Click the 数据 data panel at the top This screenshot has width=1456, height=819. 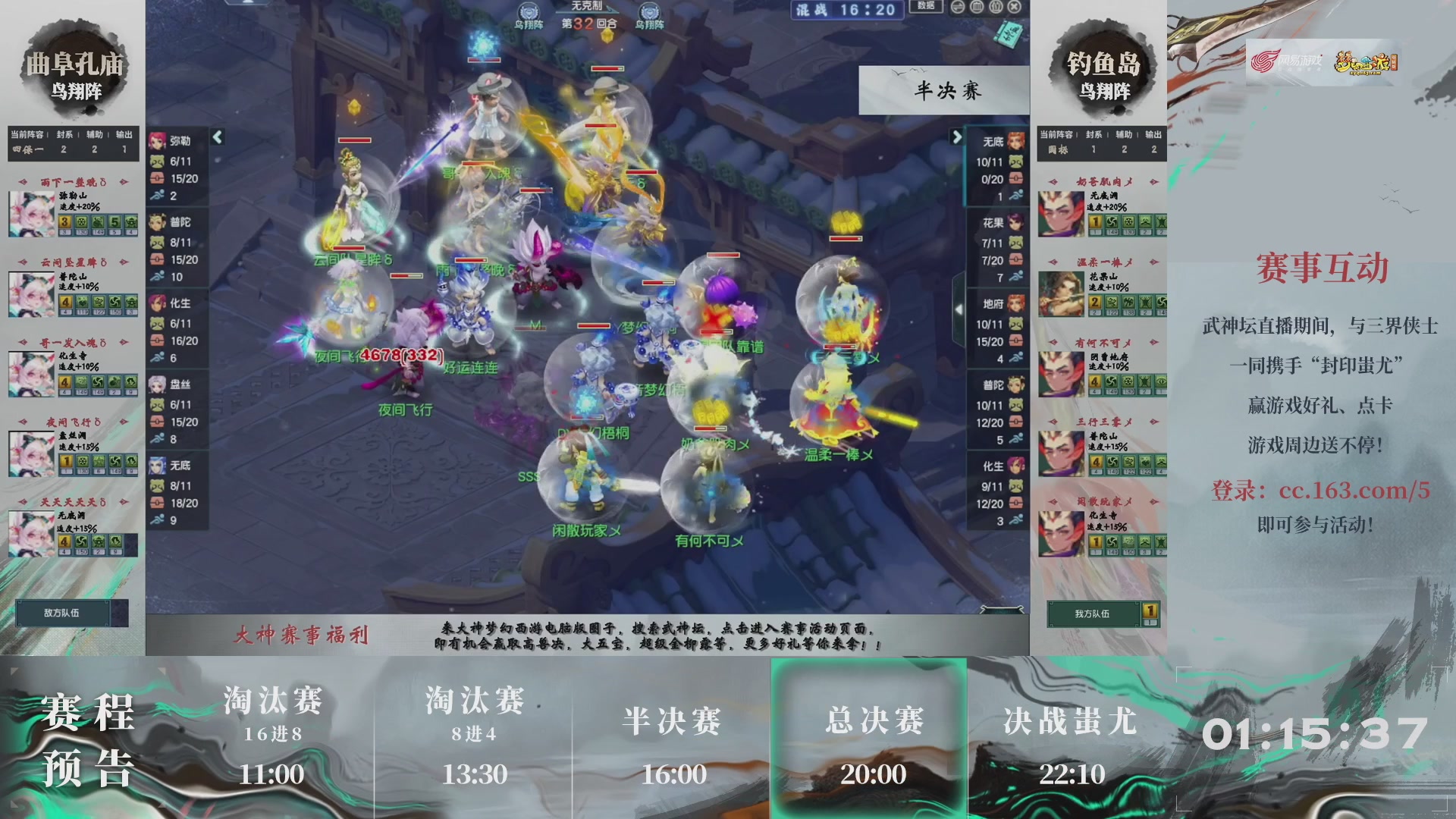[926, 6]
